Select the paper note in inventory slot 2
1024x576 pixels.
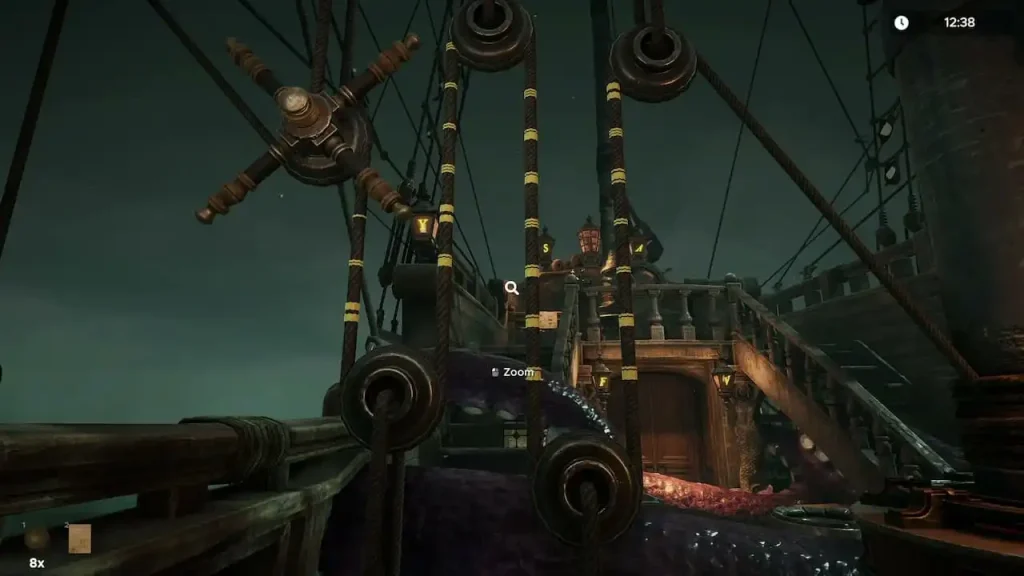coord(79,539)
